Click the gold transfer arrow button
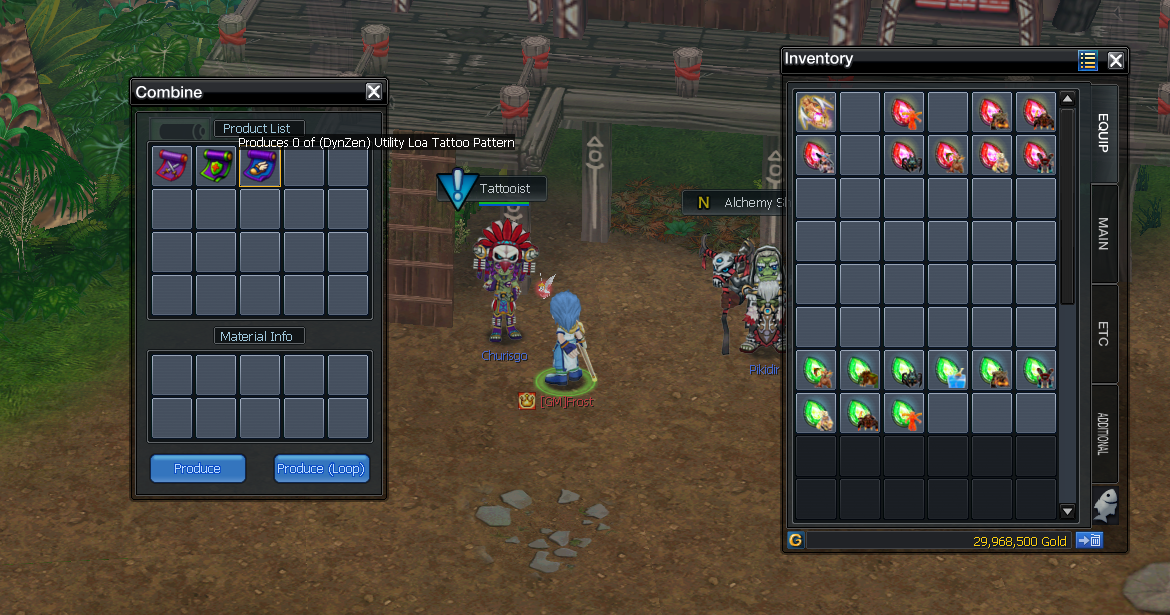1170x615 pixels. 1089,540
